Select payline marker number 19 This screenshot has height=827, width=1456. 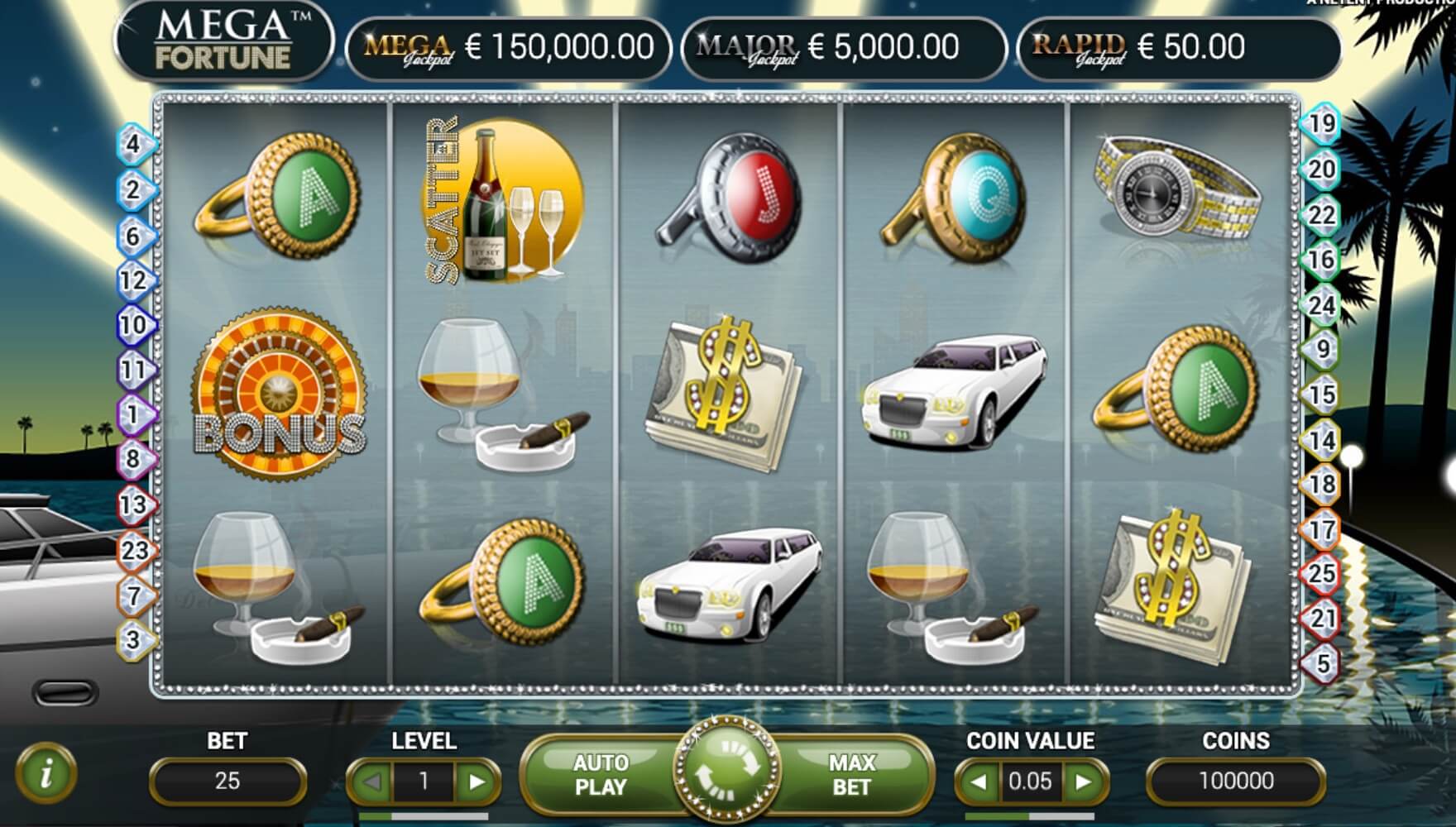[1322, 124]
